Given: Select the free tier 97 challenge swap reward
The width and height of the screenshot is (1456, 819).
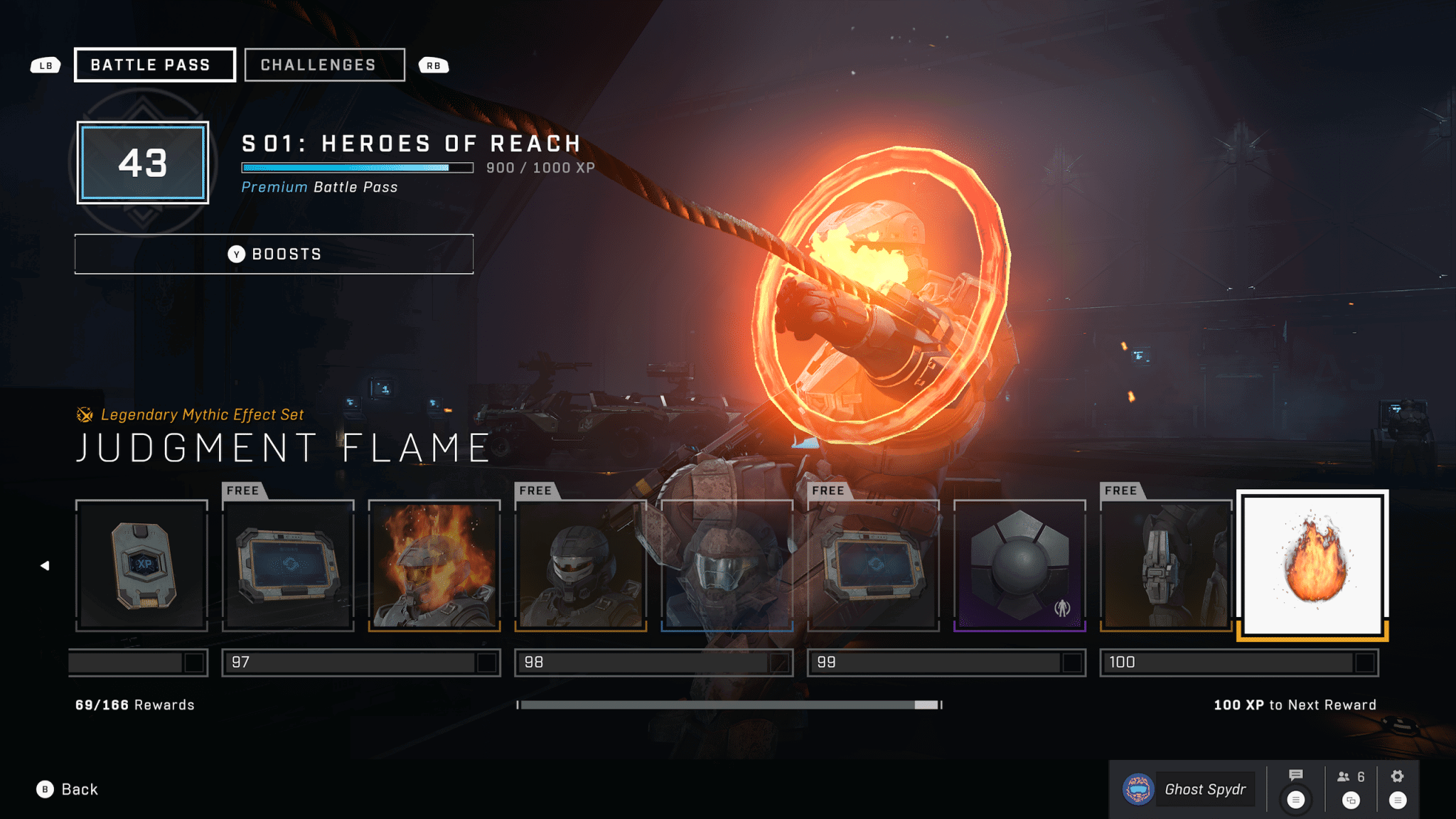Looking at the screenshot, I should [288, 565].
